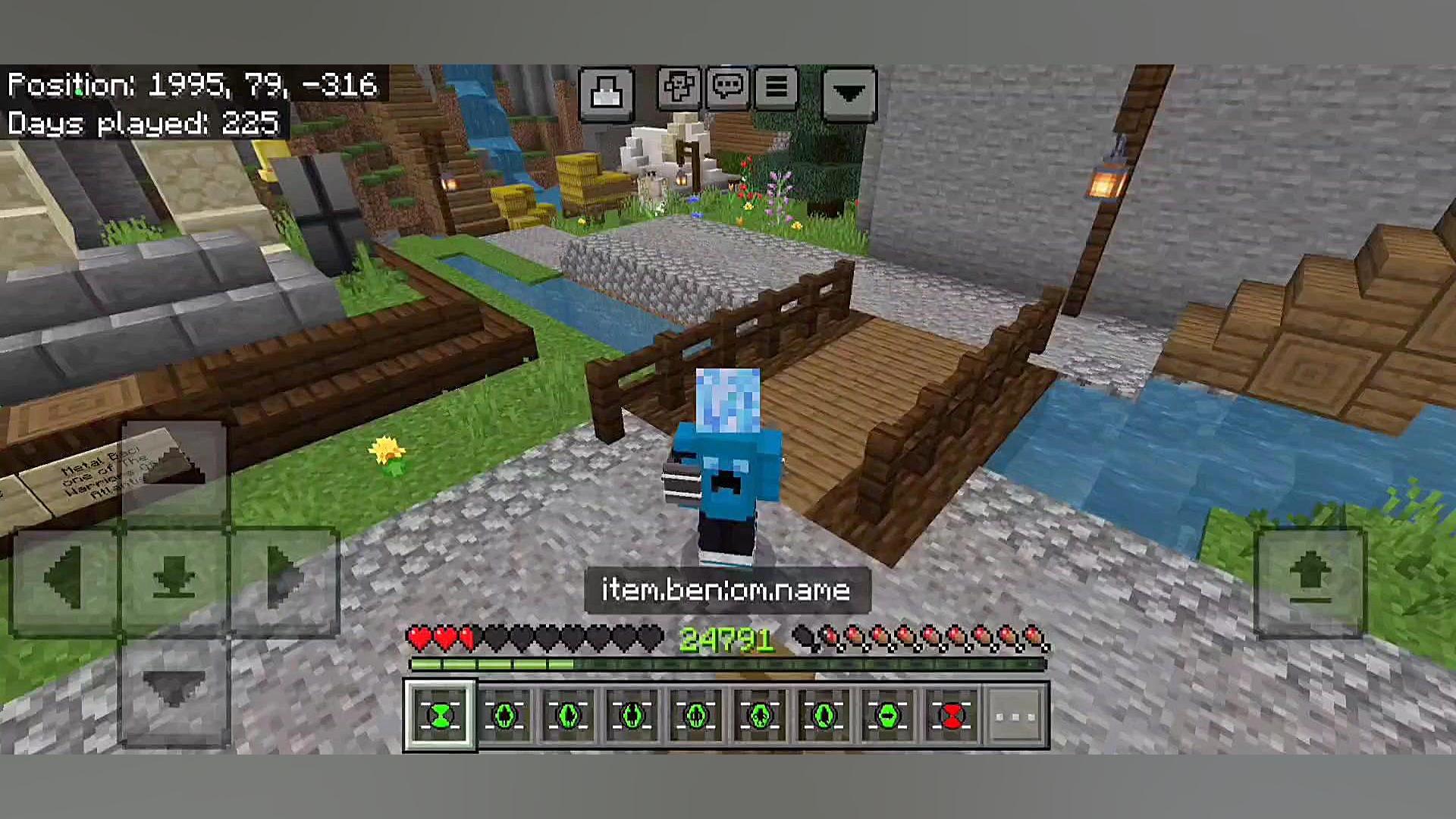The image size is (1456, 819).
Task: Tap the move right arrow button
Action: point(284,580)
